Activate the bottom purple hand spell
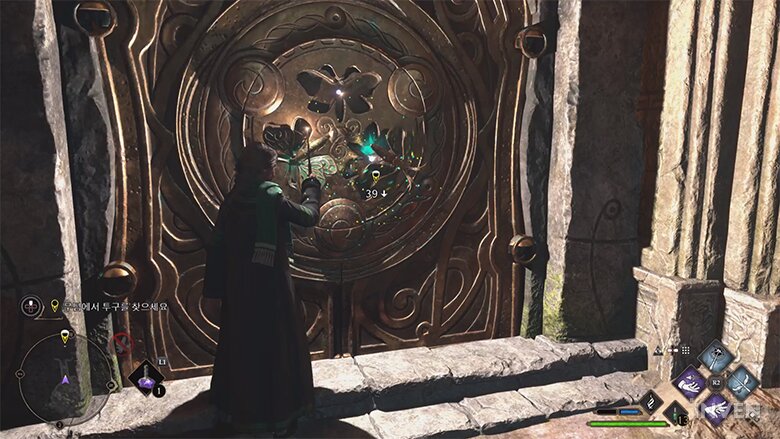 (716, 408)
